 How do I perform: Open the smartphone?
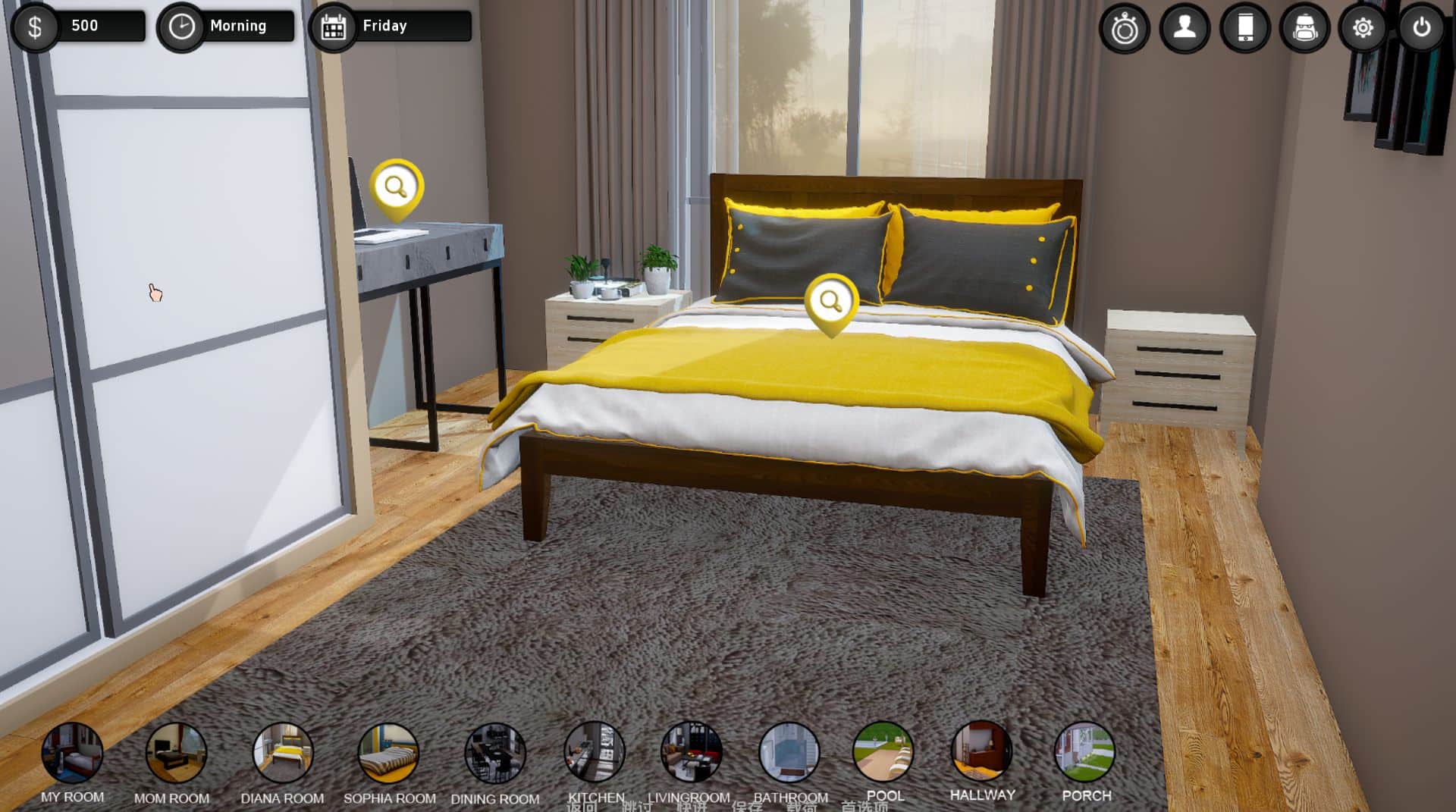coord(1244,29)
